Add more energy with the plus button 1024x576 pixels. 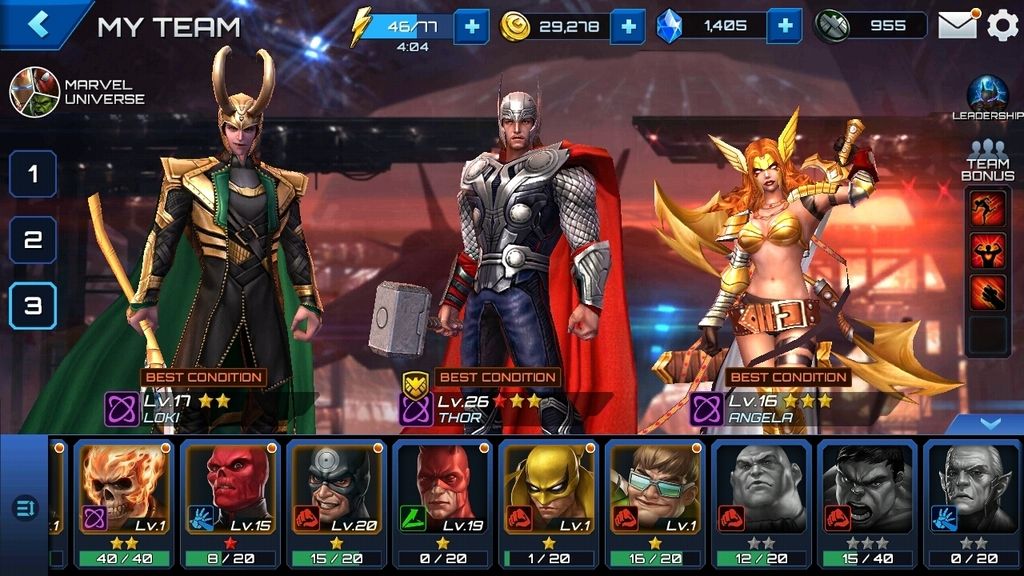[471, 26]
